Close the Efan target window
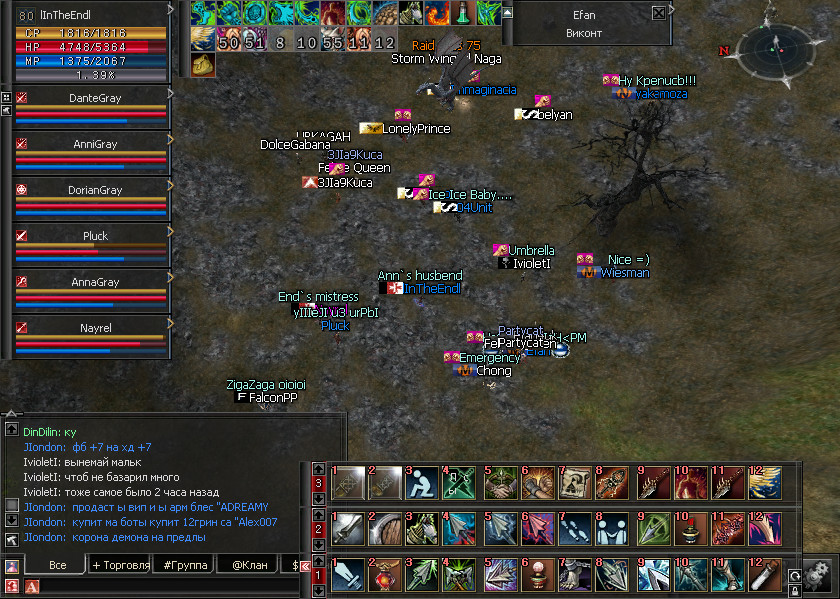This screenshot has height=599, width=840. (658, 14)
